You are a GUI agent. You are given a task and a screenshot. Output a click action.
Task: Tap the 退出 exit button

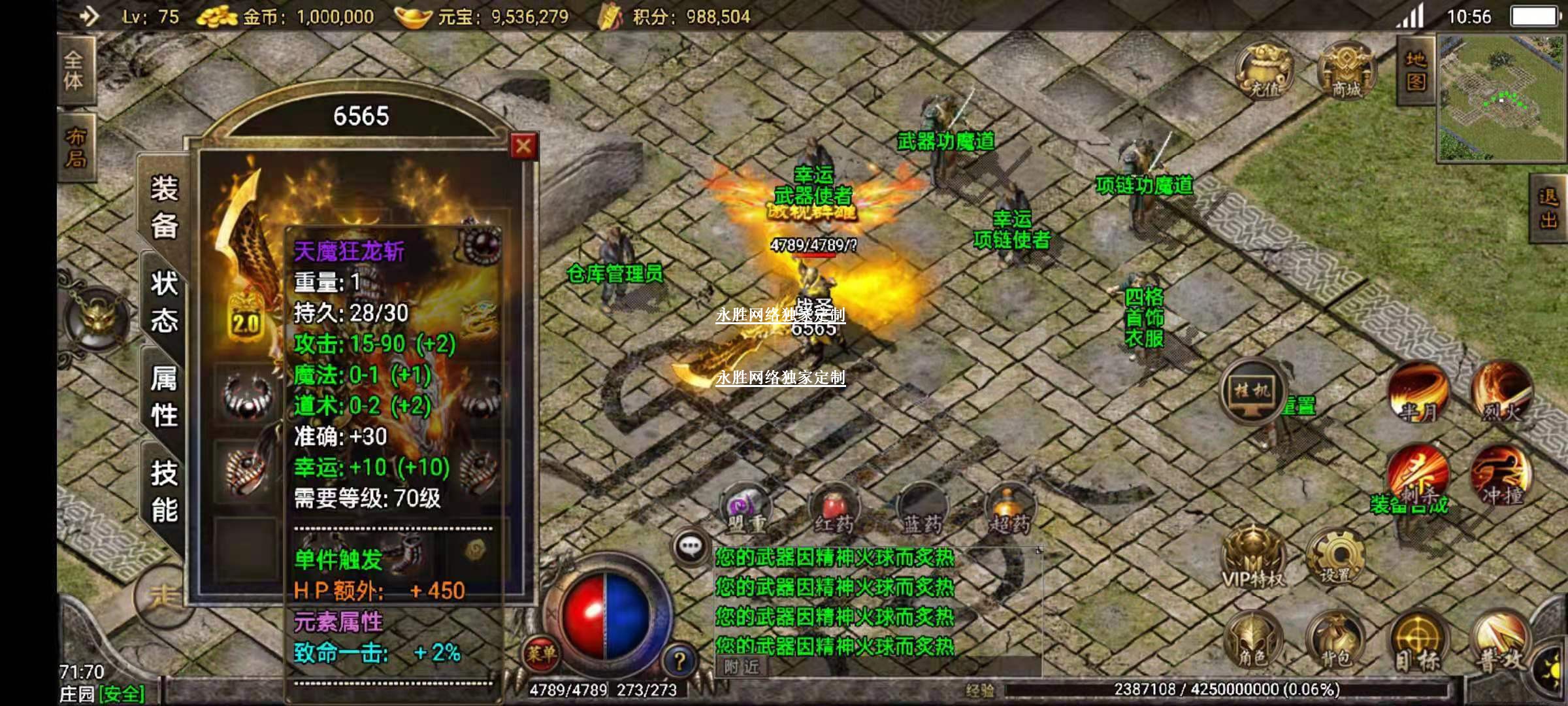pos(1548,209)
